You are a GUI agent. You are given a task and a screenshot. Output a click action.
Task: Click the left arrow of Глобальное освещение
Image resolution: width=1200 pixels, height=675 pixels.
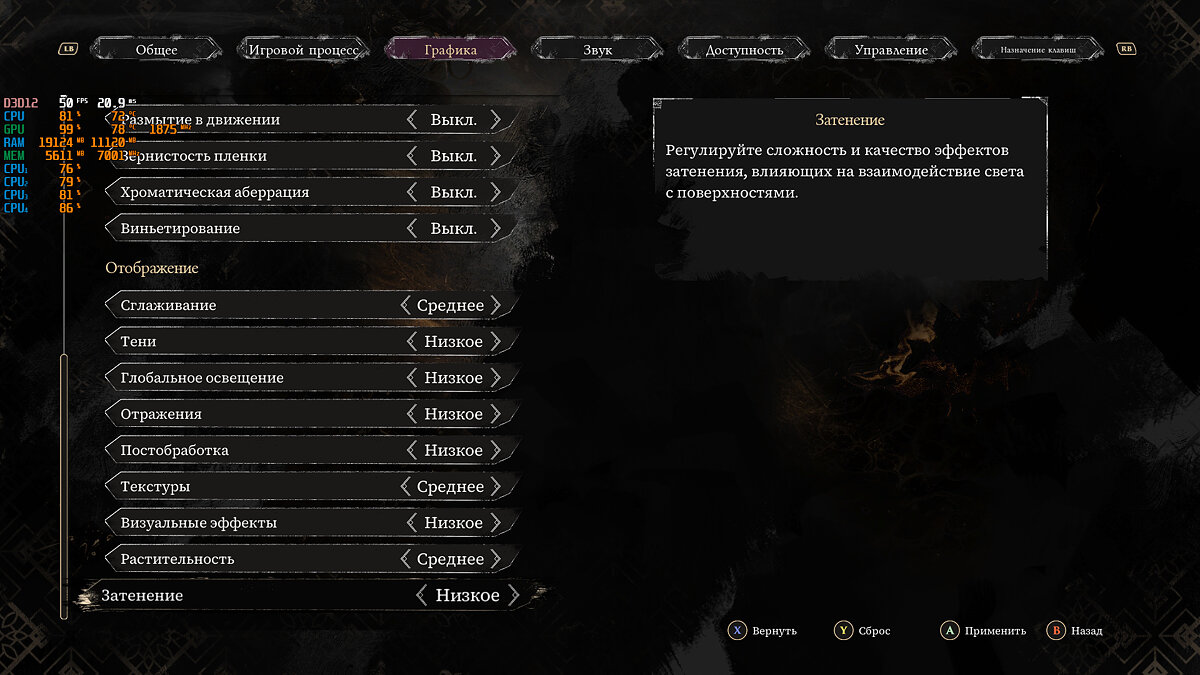tap(412, 378)
